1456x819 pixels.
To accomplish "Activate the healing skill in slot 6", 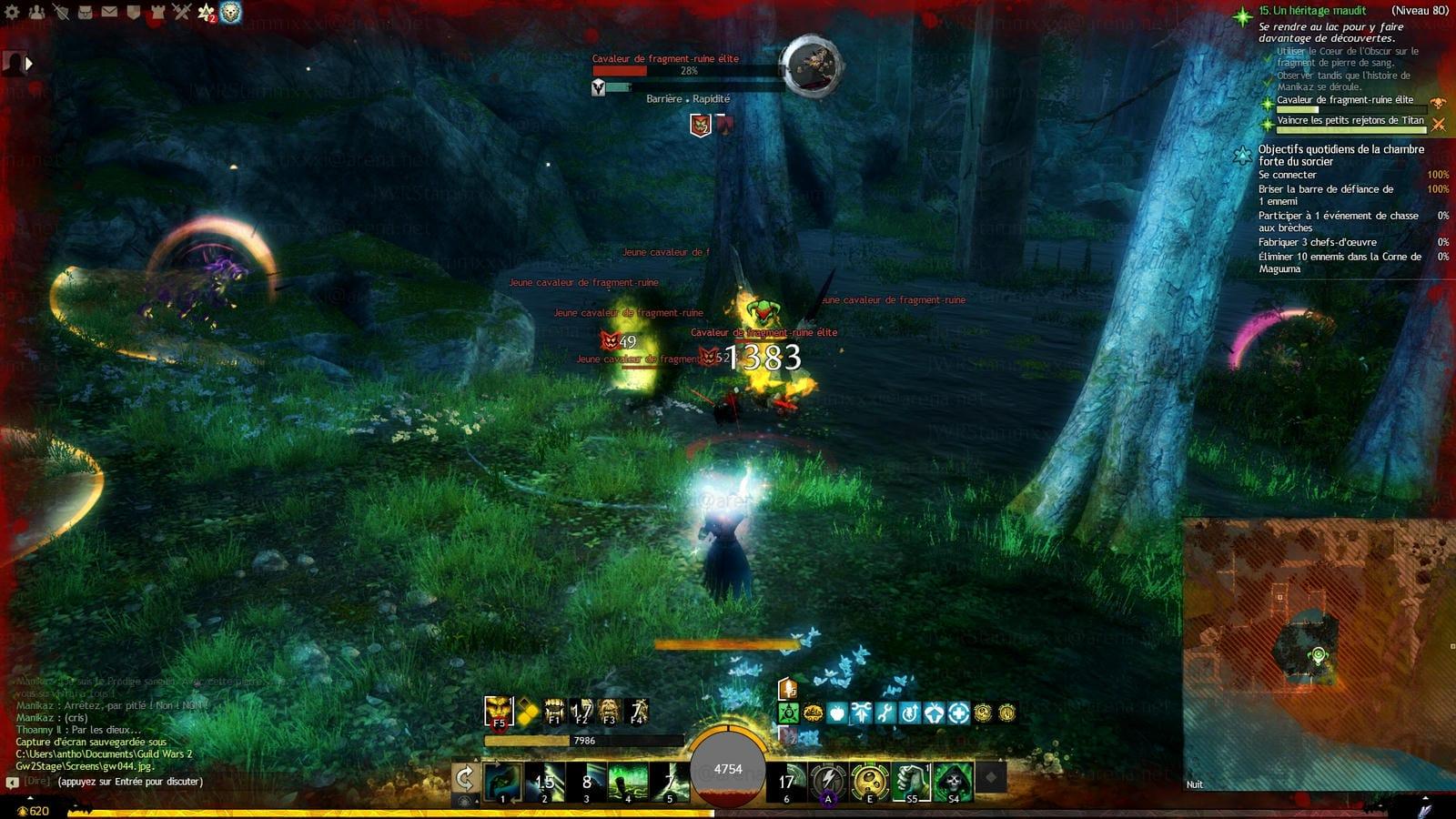I will coord(787,782).
